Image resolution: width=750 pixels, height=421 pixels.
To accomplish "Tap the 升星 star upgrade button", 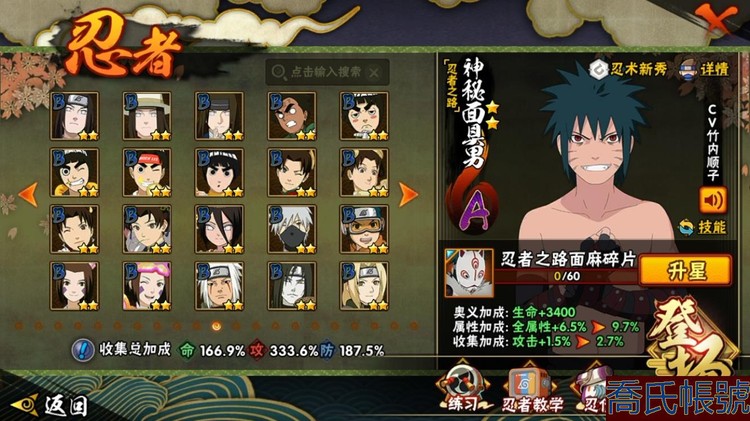I will click(681, 270).
